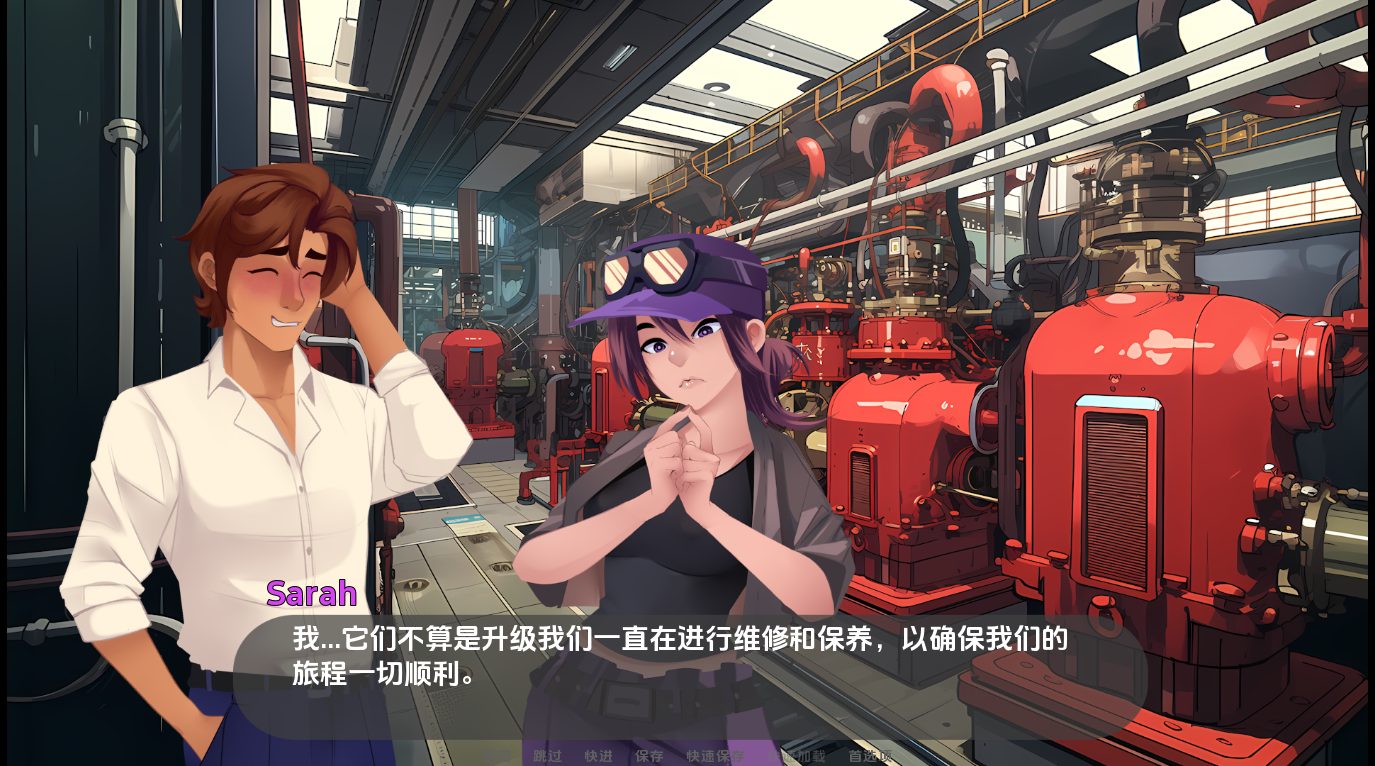Screen dimensions: 1375x766
Task: Open the 保存 (Save) menu
Action: [649, 756]
